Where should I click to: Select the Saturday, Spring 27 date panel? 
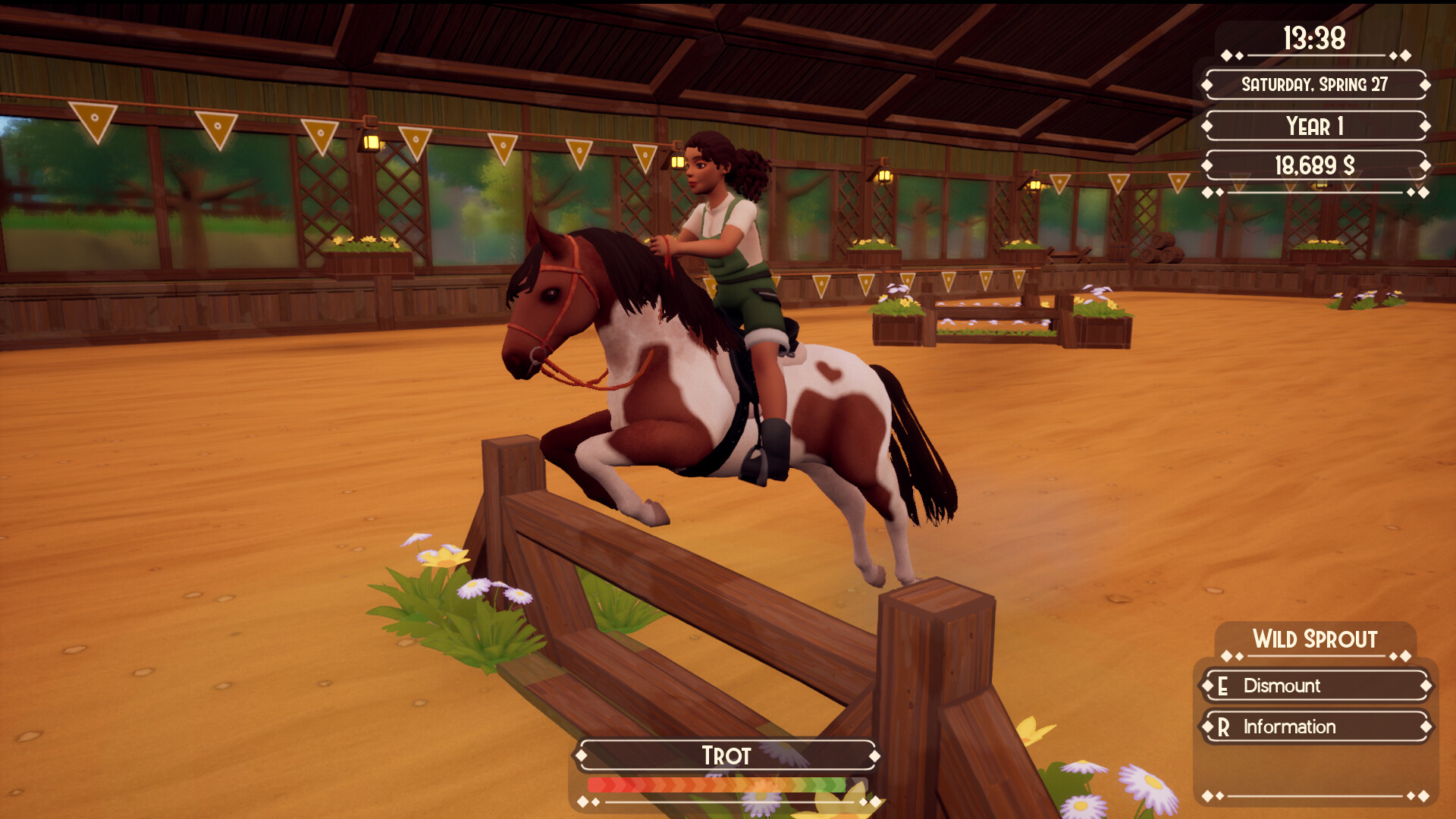[x=1316, y=86]
